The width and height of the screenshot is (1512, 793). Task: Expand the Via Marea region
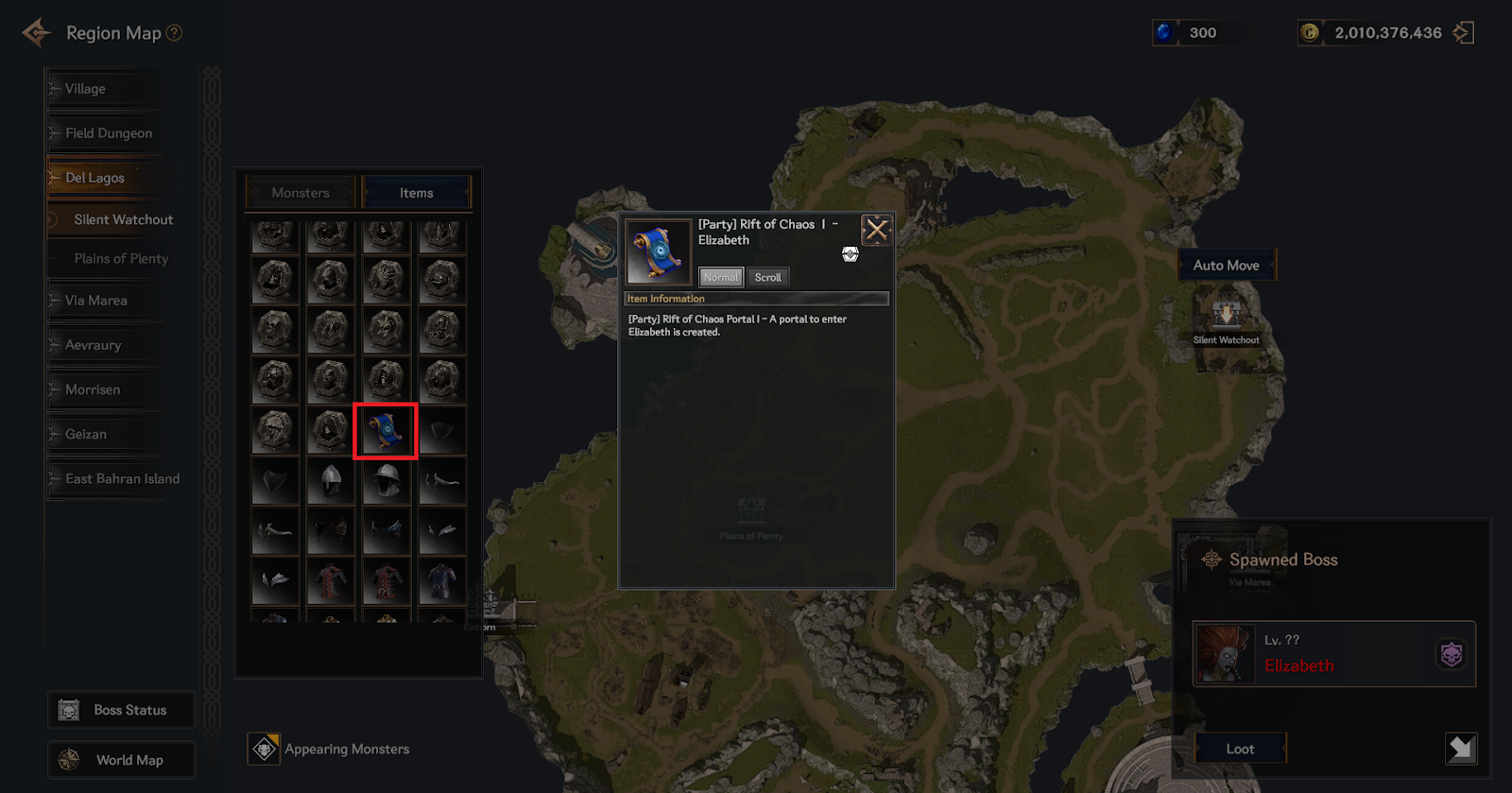tap(95, 301)
